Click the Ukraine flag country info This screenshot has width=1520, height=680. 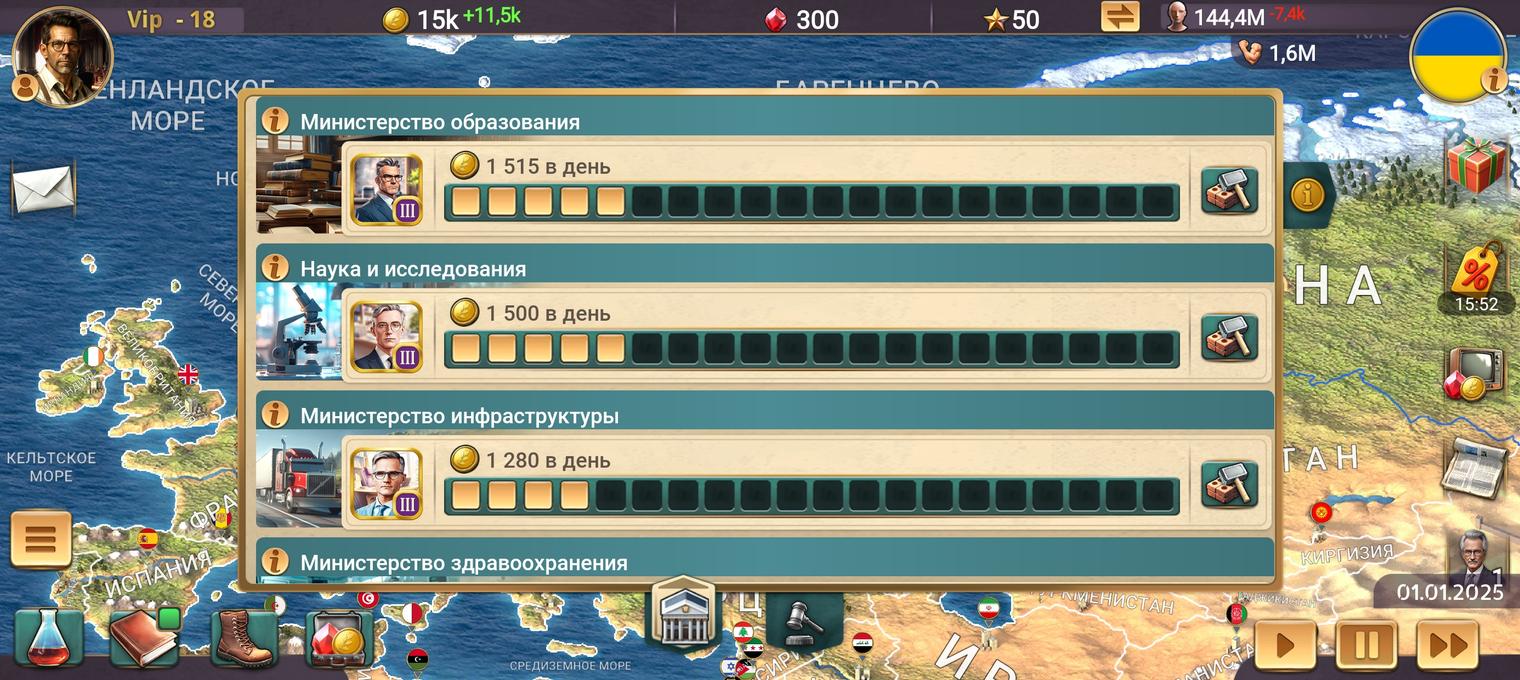1458,54
